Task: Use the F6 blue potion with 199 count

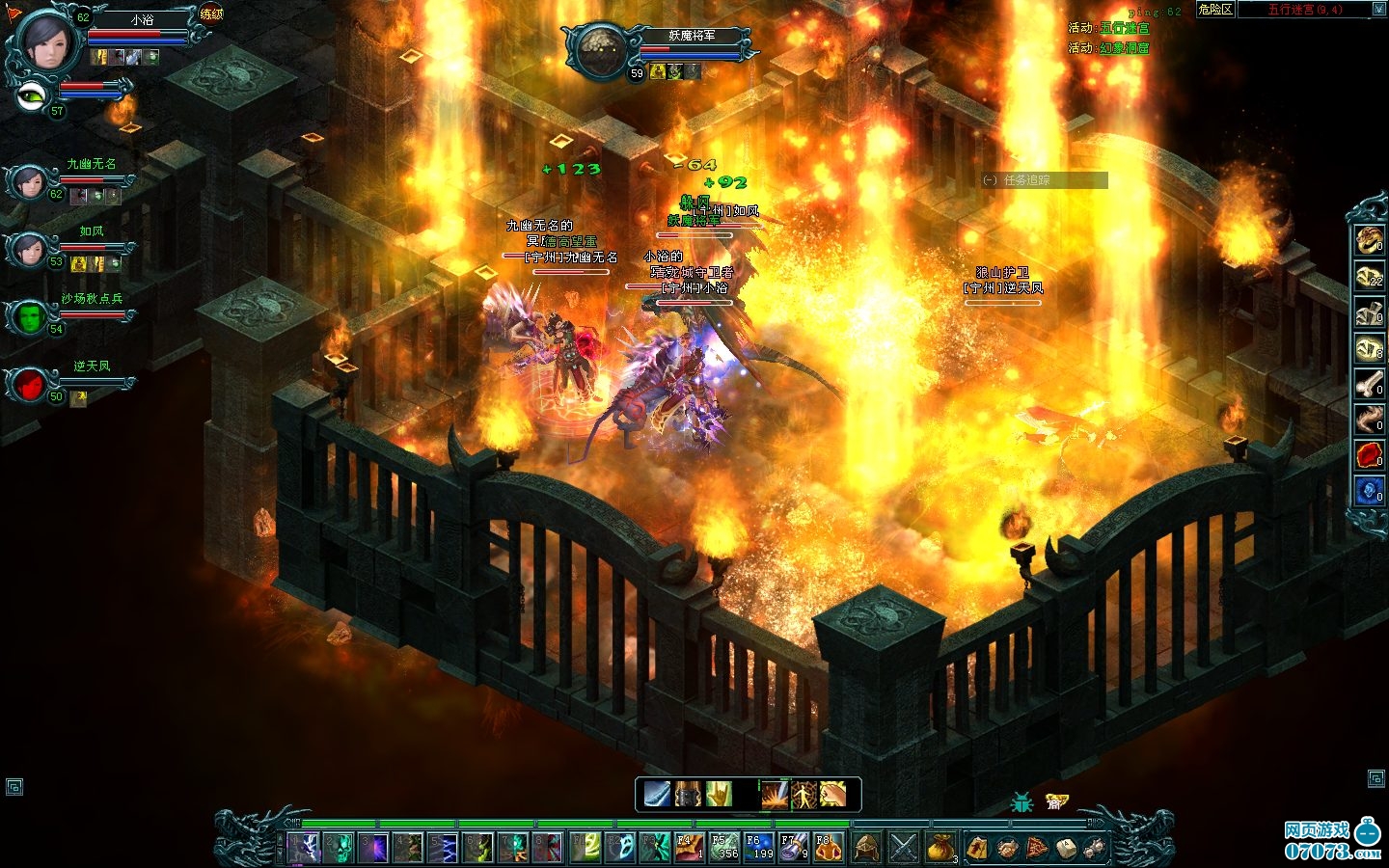Action: click(759, 847)
